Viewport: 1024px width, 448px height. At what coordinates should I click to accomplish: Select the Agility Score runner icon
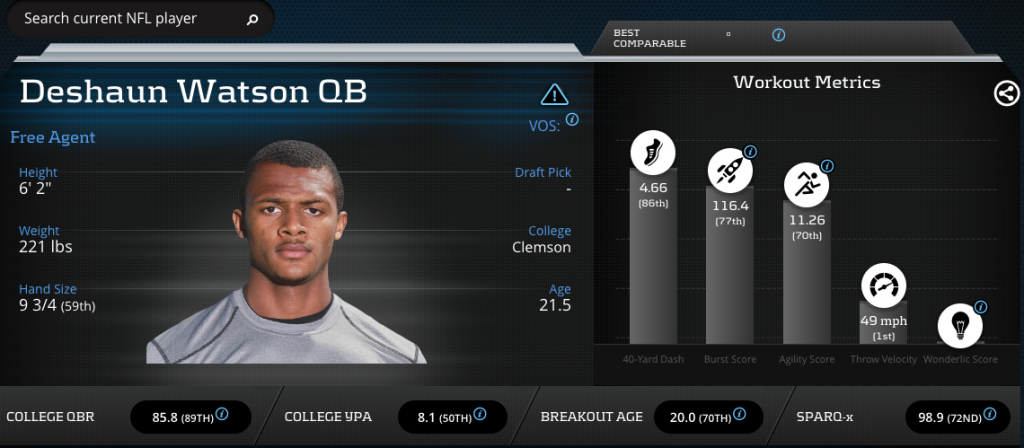tap(805, 183)
